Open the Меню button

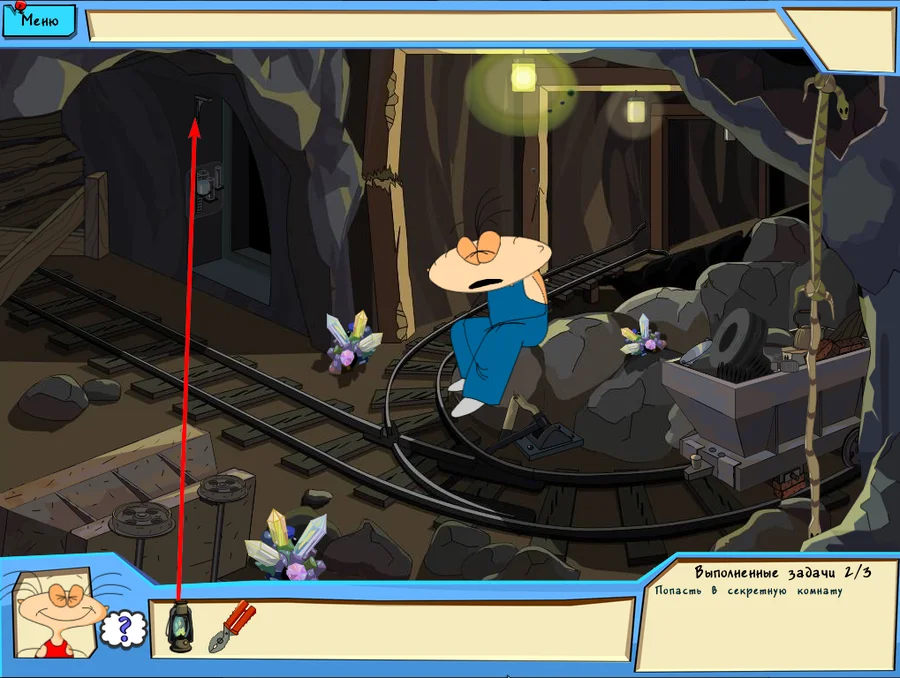click(38, 18)
